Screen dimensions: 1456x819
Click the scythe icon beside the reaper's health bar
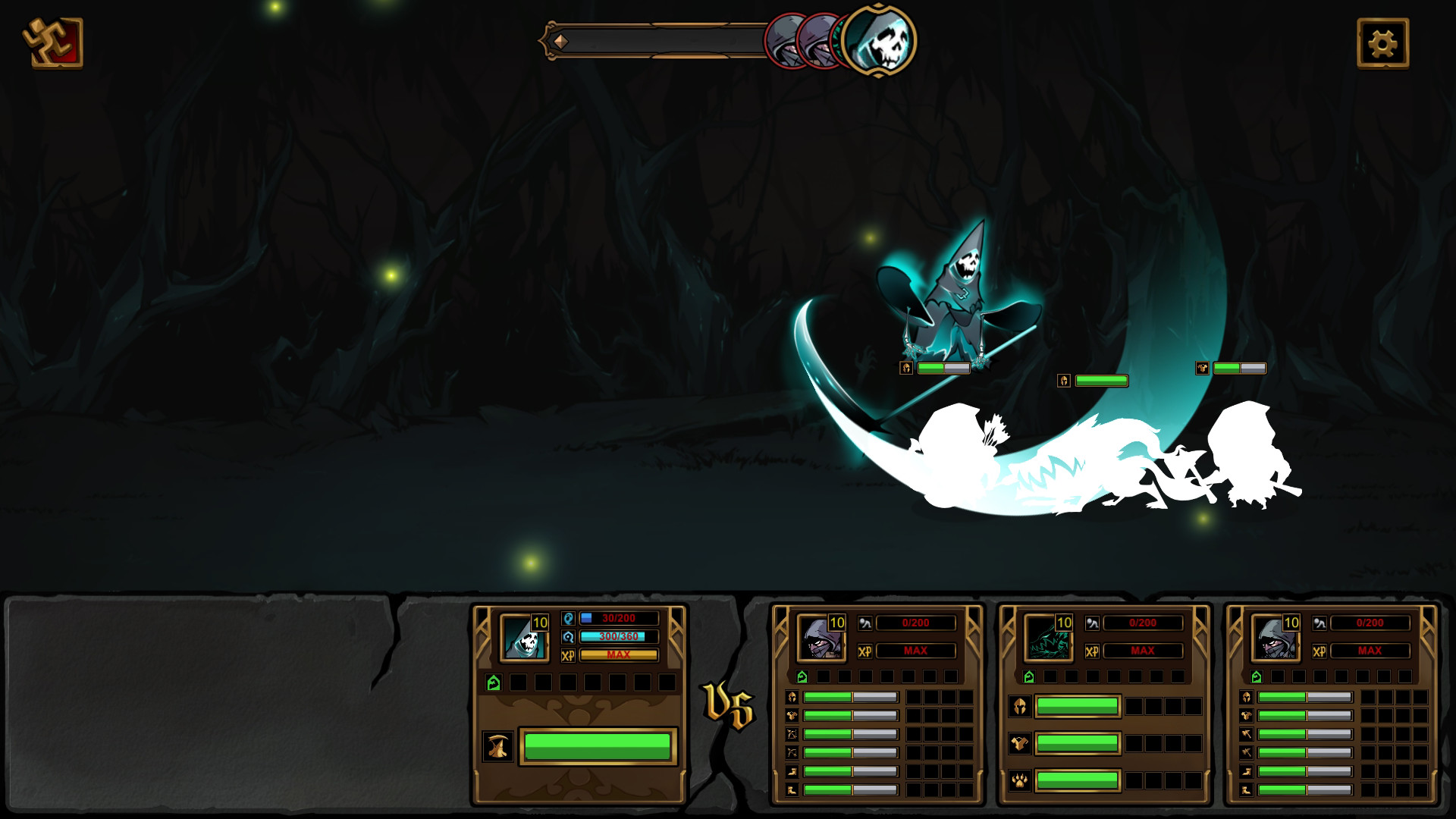(x=497, y=746)
